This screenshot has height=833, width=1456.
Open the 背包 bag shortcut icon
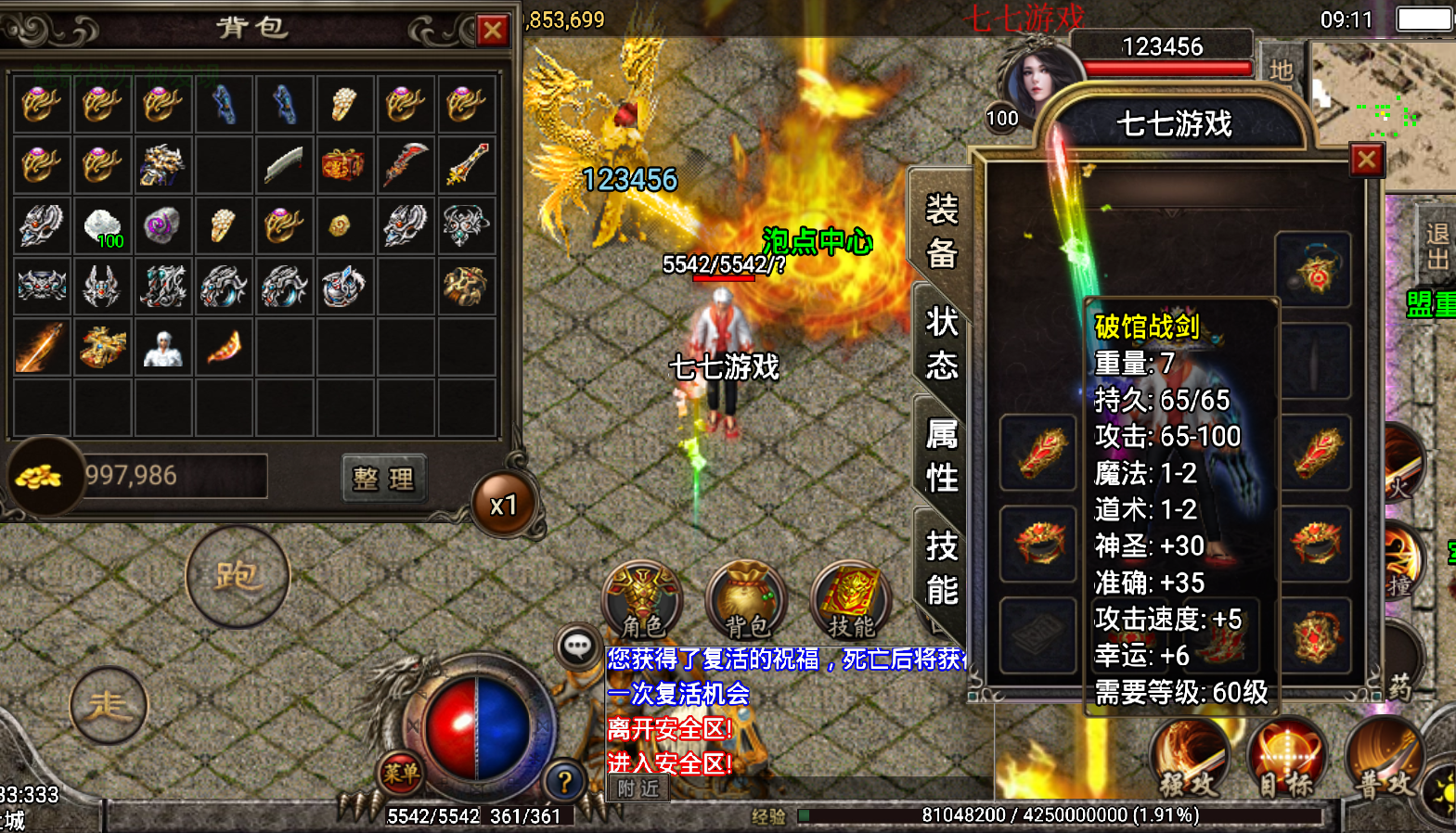[747, 601]
